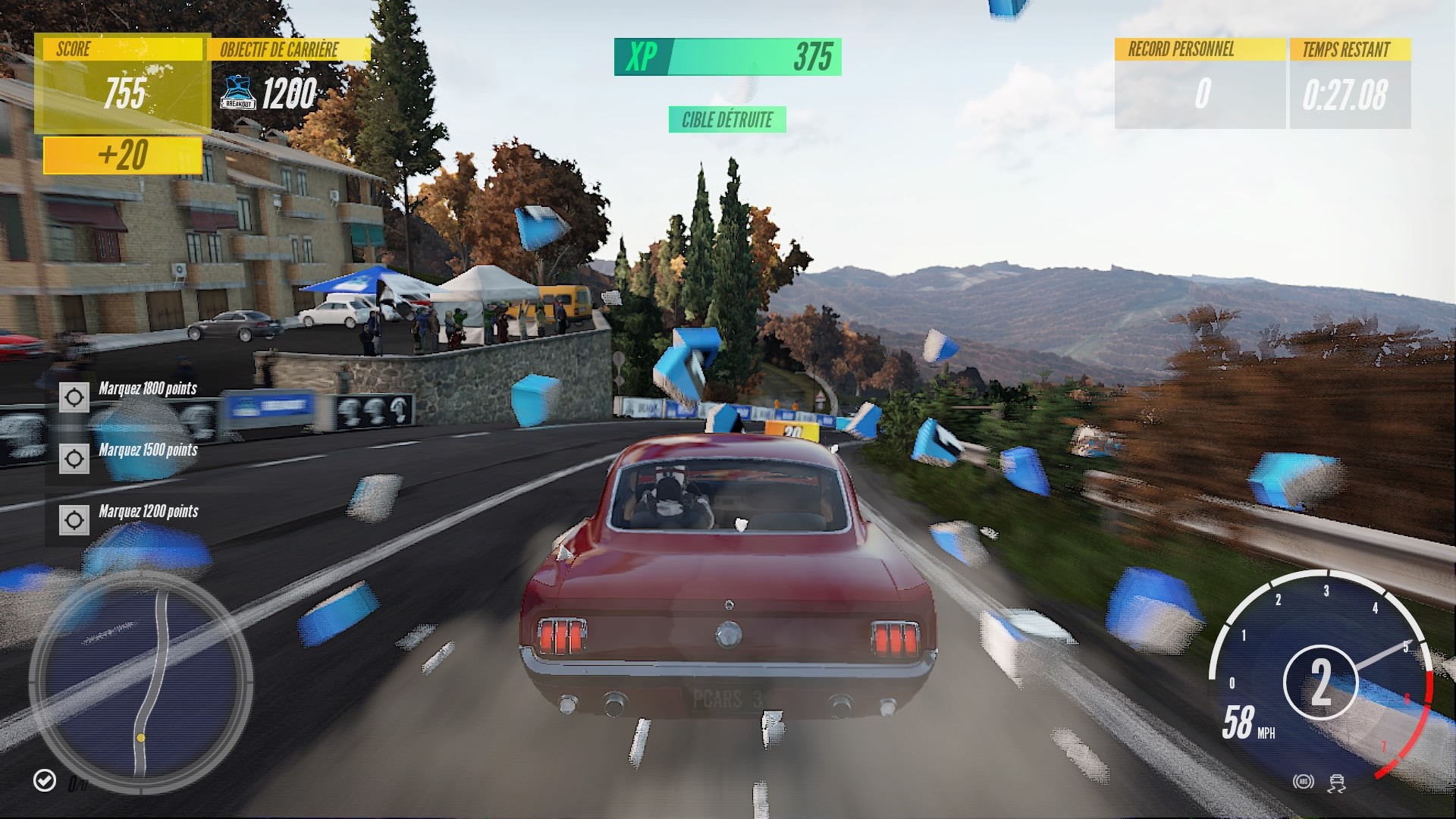Select the checkmark icon below the minimap
The width and height of the screenshot is (1456, 819).
[x=45, y=780]
